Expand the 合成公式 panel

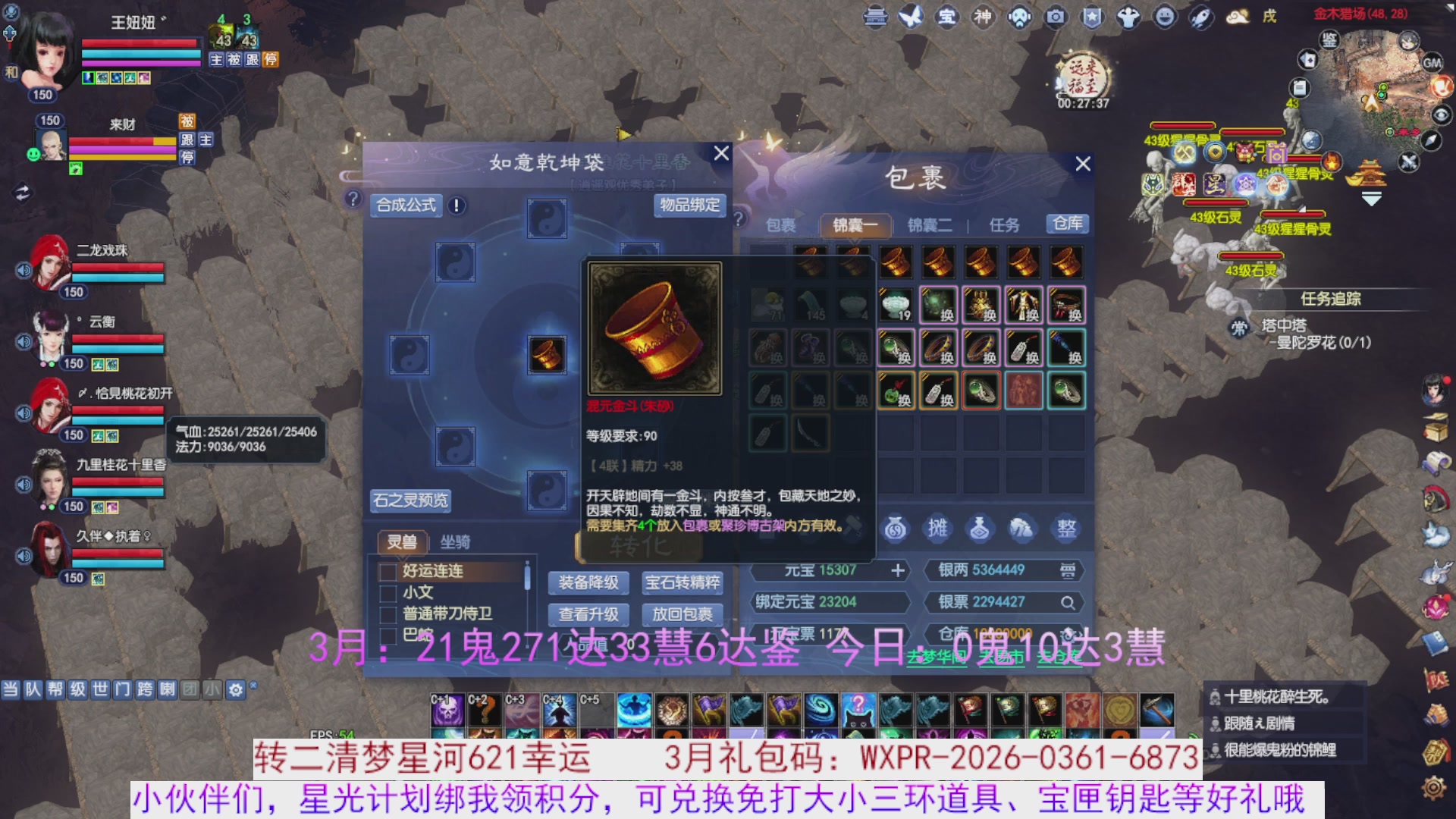406,206
